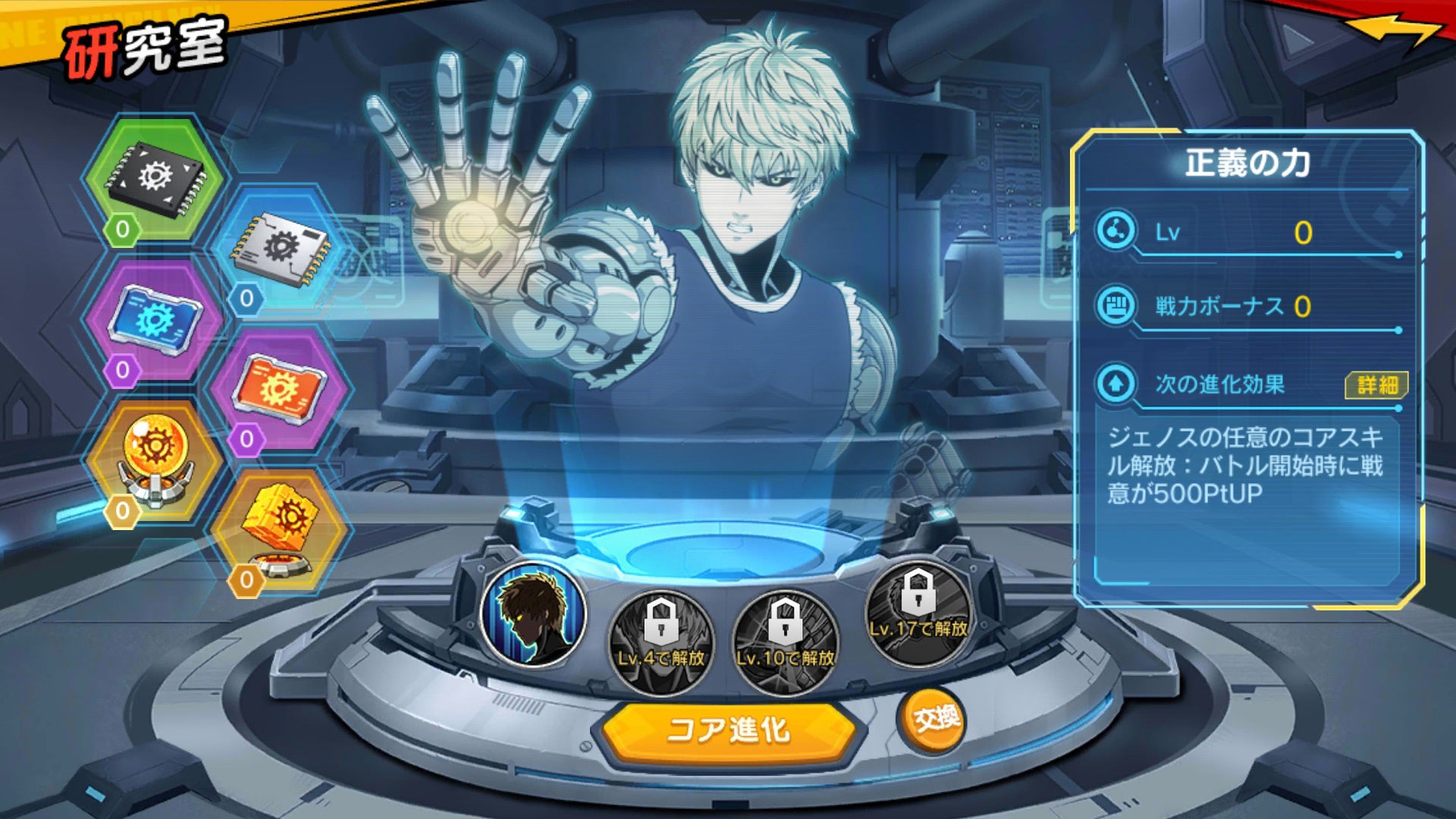The height and width of the screenshot is (819, 1456).
Task: Tap the locked skill labeled Lv.17で解放
Action: click(918, 613)
